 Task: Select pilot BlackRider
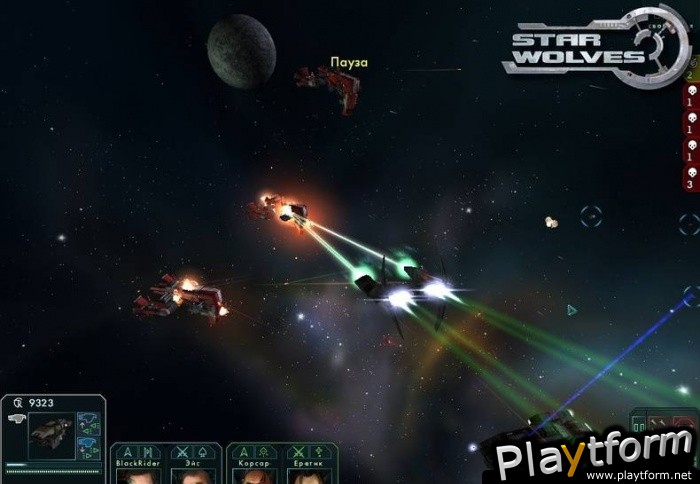(x=135, y=475)
